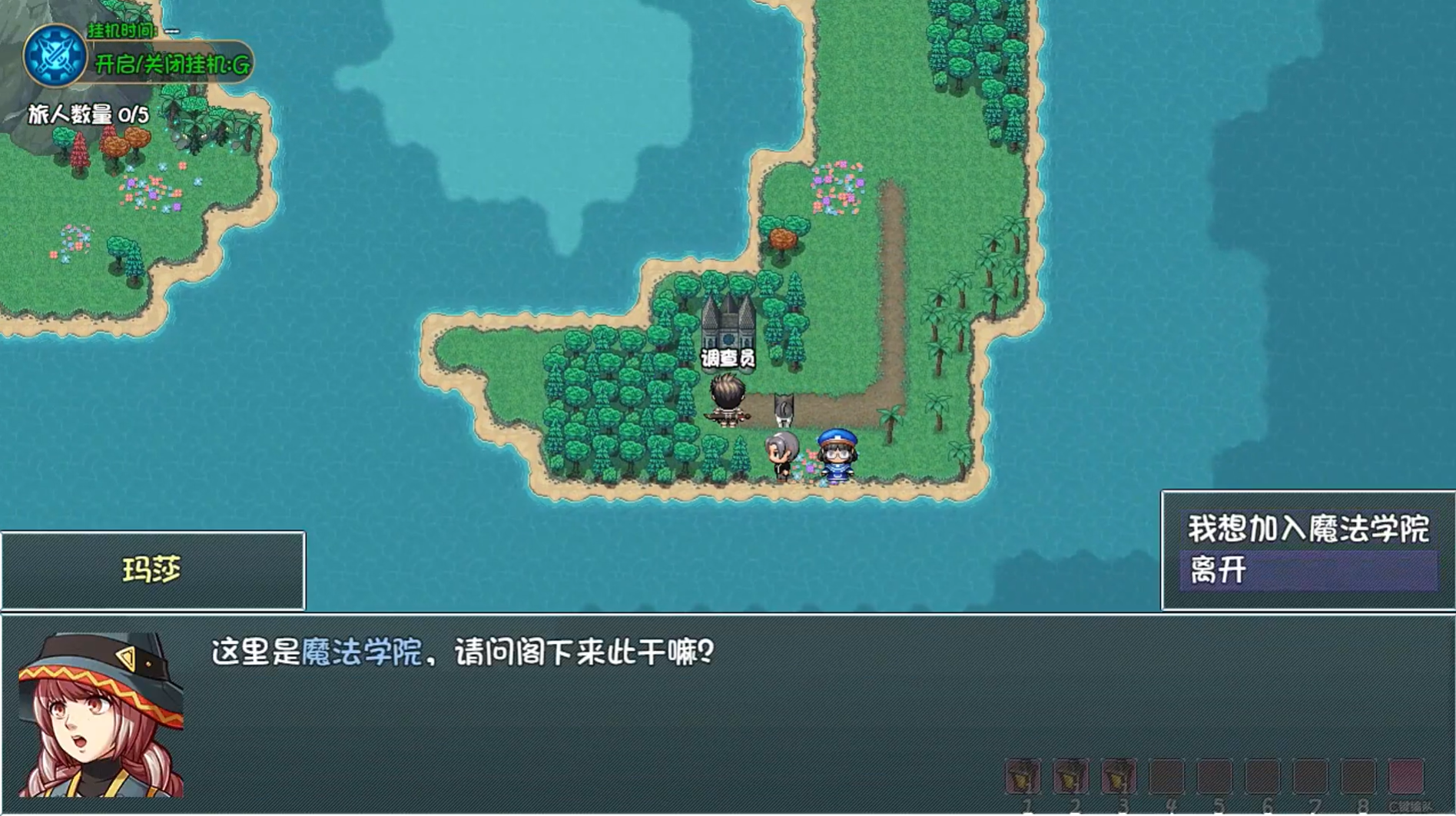This screenshot has width=1456, height=816.
Task: Select the lantern item in hotbar slot 2
Action: coord(1070,776)
